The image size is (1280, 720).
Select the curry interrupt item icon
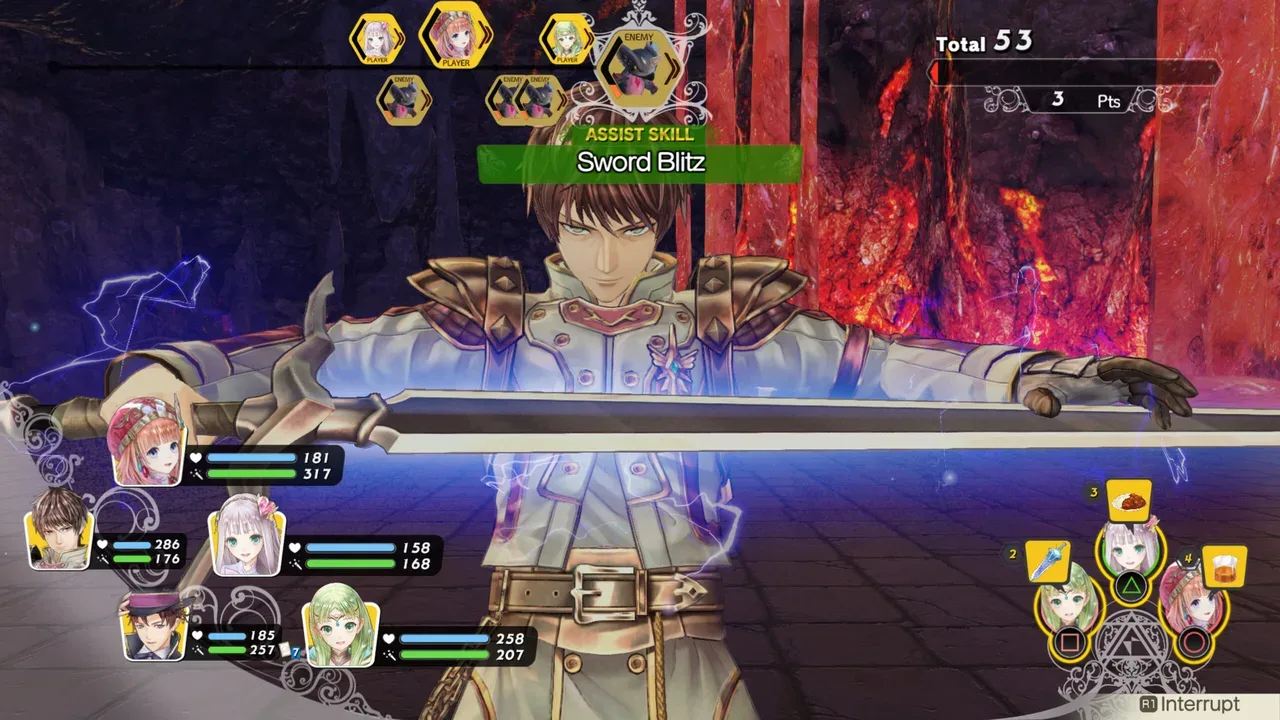pos(1129,502)
